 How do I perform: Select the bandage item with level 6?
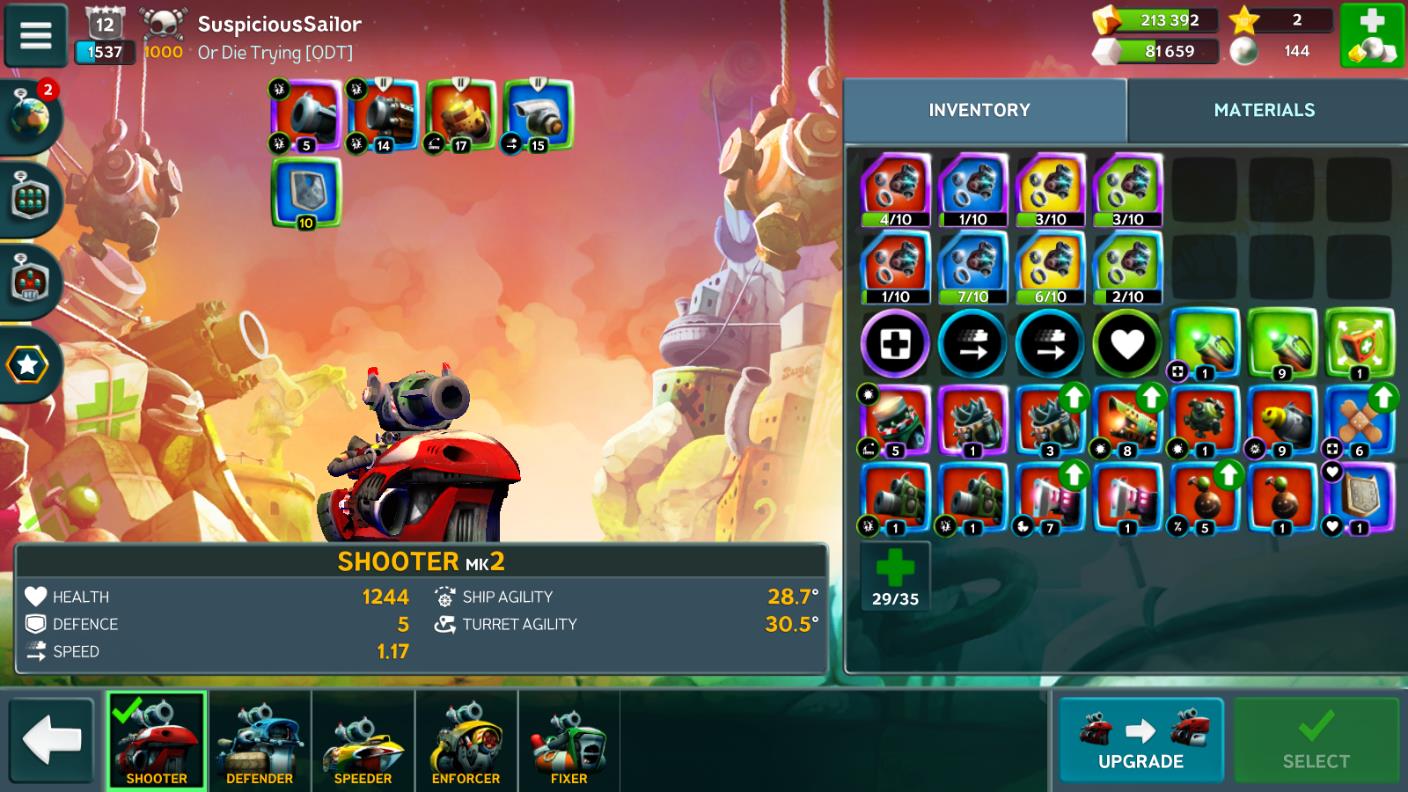(1359, 420)
